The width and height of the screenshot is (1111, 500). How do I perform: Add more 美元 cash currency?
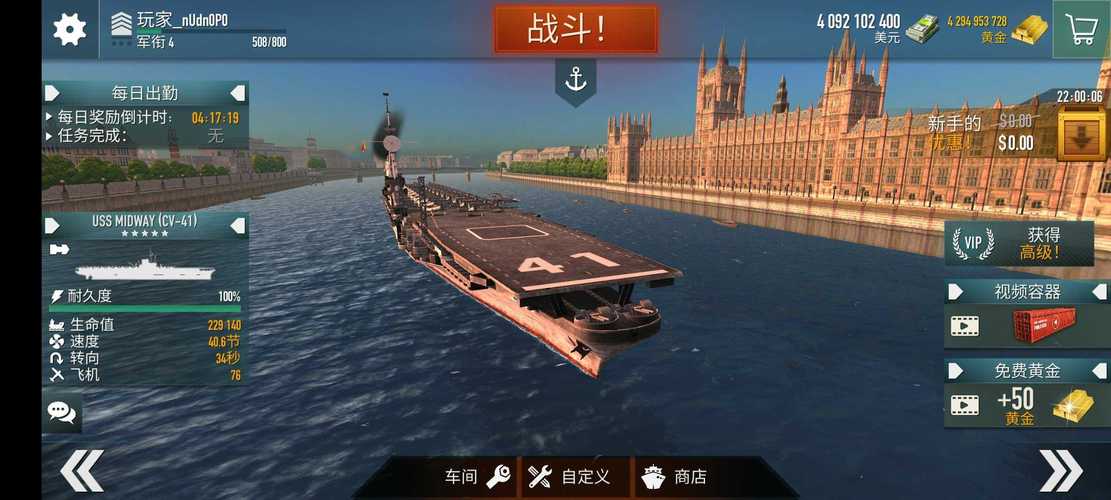click(x=922, y=29)
